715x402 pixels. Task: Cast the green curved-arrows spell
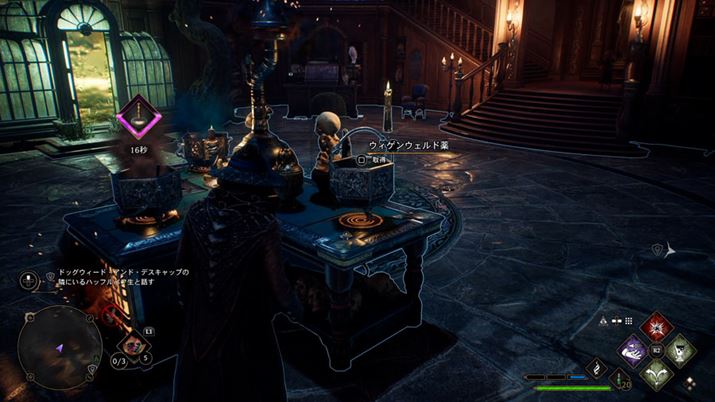click(656, 373)
